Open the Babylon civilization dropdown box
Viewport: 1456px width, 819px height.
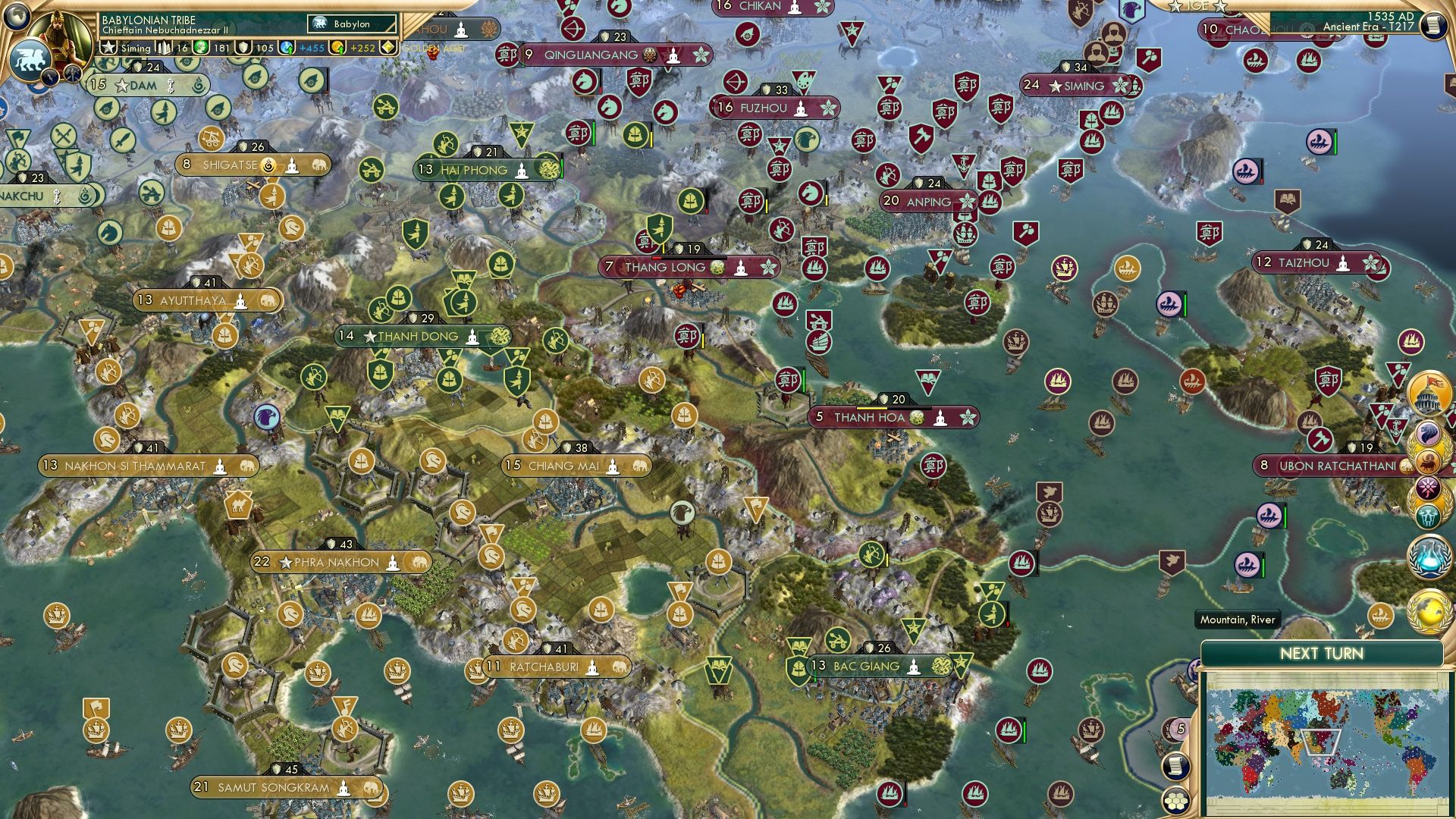click(353, 24)
